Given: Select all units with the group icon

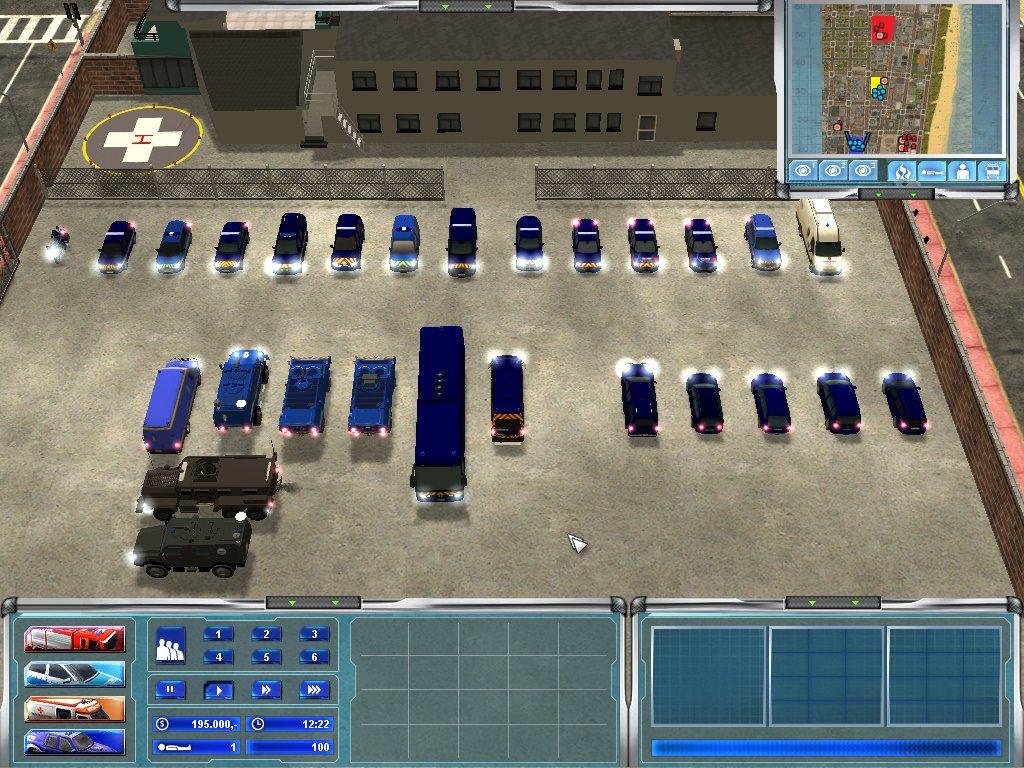Looking at the screenshot, I should coord(171,645).
